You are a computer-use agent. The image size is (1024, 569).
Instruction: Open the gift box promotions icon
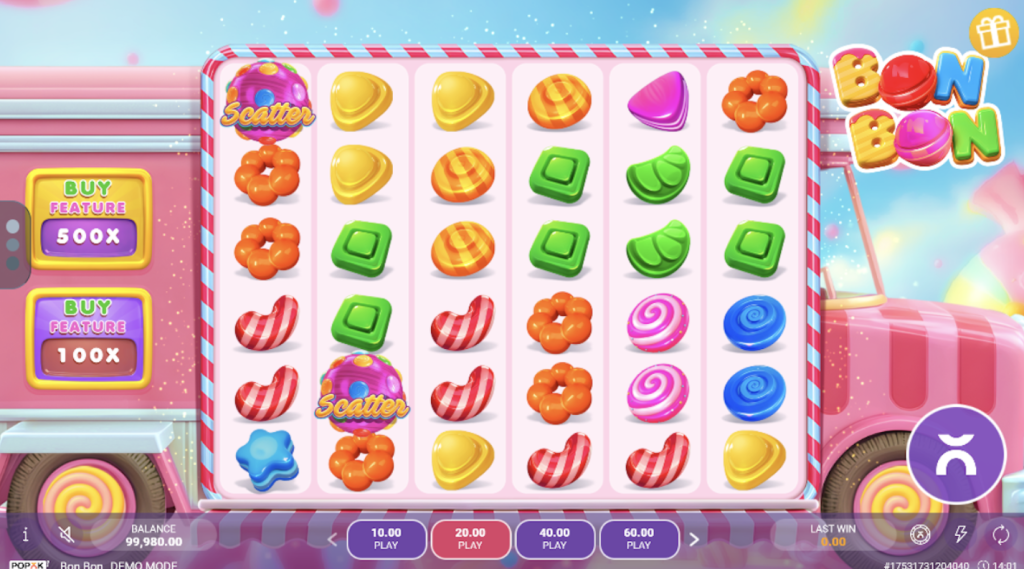pyautogui.click(x=993, y=32)
